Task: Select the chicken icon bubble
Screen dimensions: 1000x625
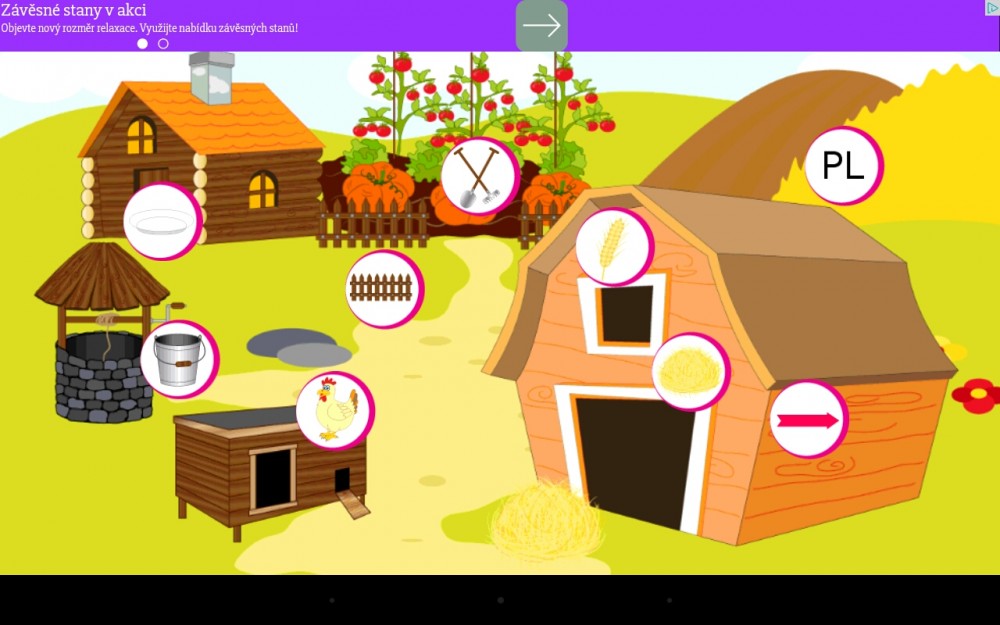Action: pyautogui.click(x=334, y=410)
